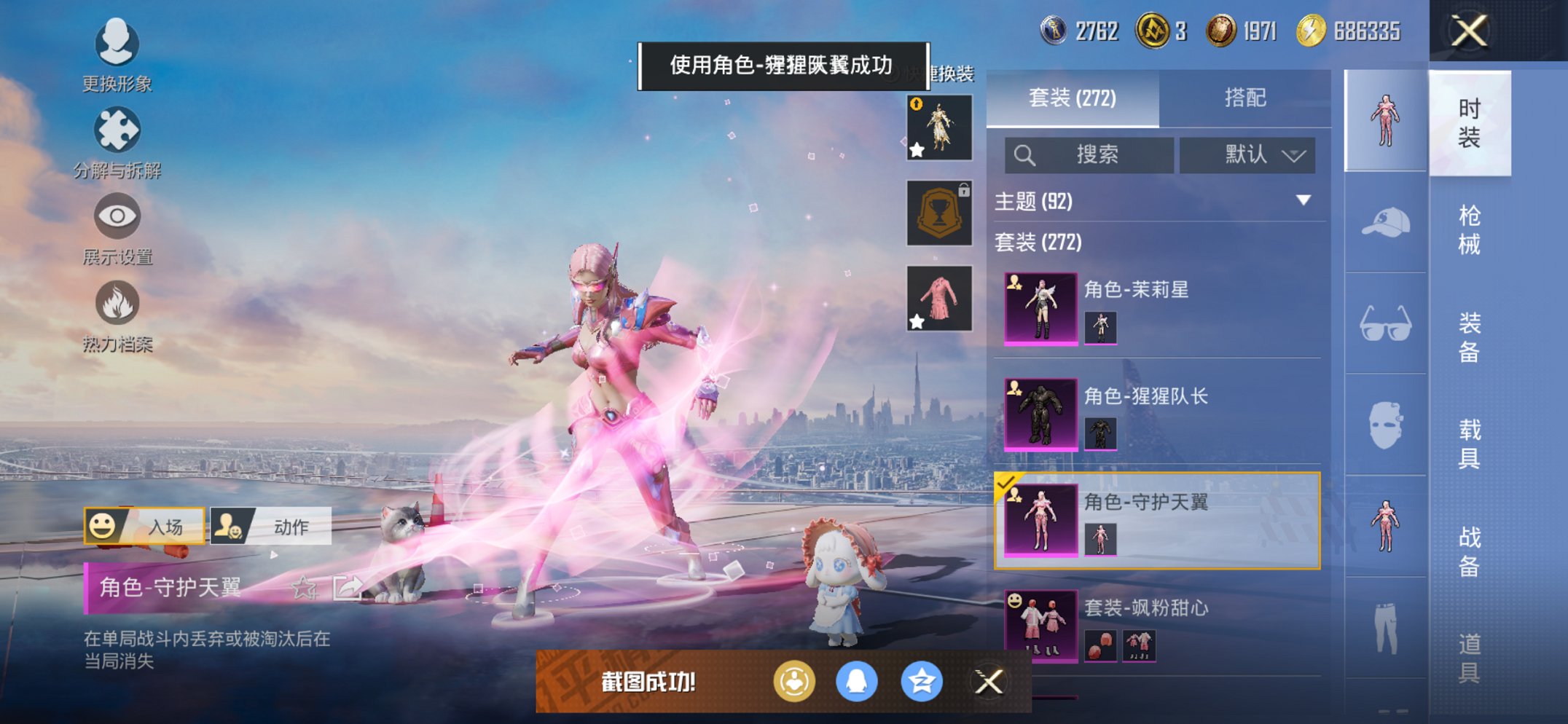Open the 分解与拆解 dismantle icon

pyautogui.click(x=117, y=130)
